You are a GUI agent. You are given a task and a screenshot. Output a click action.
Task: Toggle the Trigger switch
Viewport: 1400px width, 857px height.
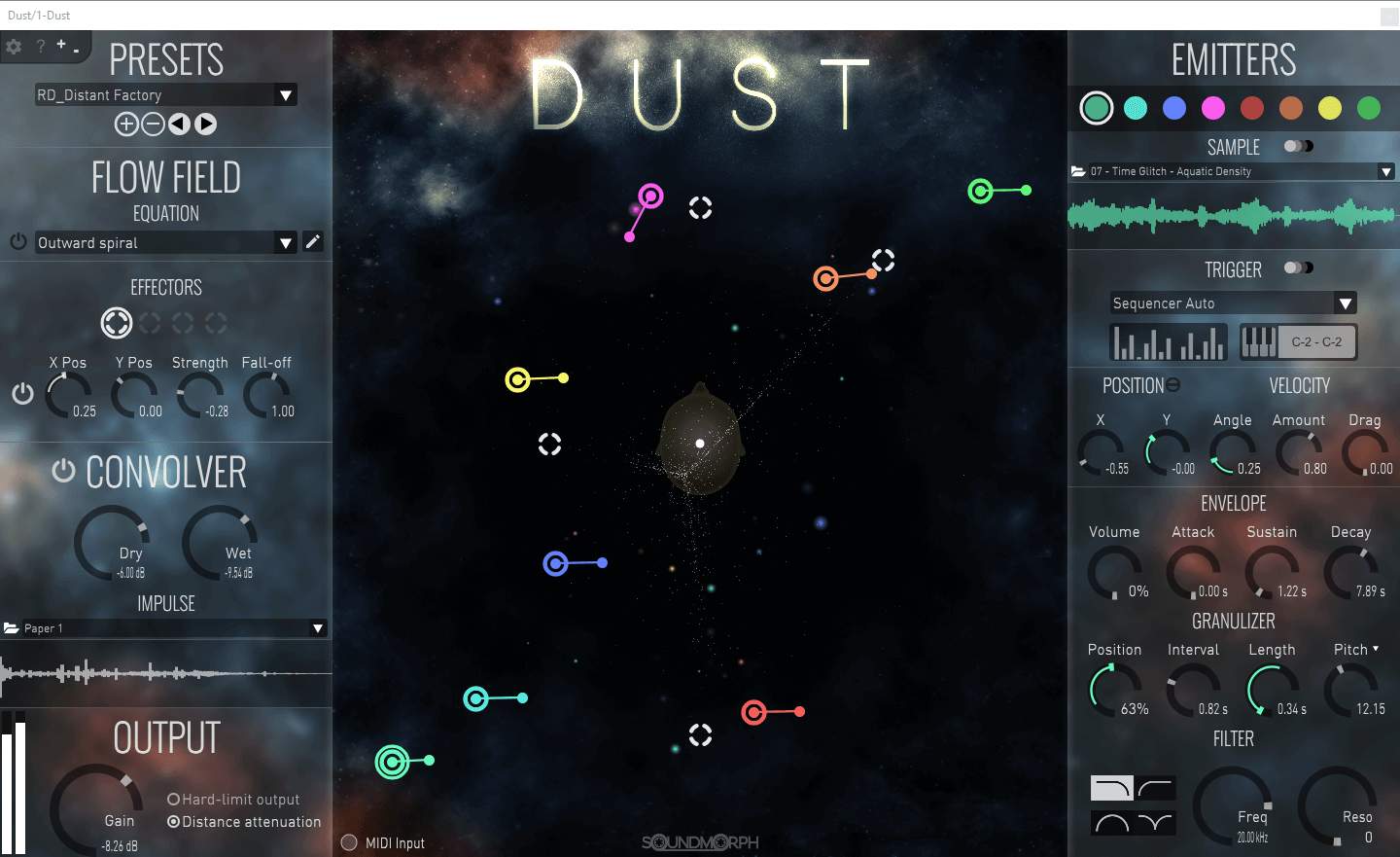point(1298,268)
